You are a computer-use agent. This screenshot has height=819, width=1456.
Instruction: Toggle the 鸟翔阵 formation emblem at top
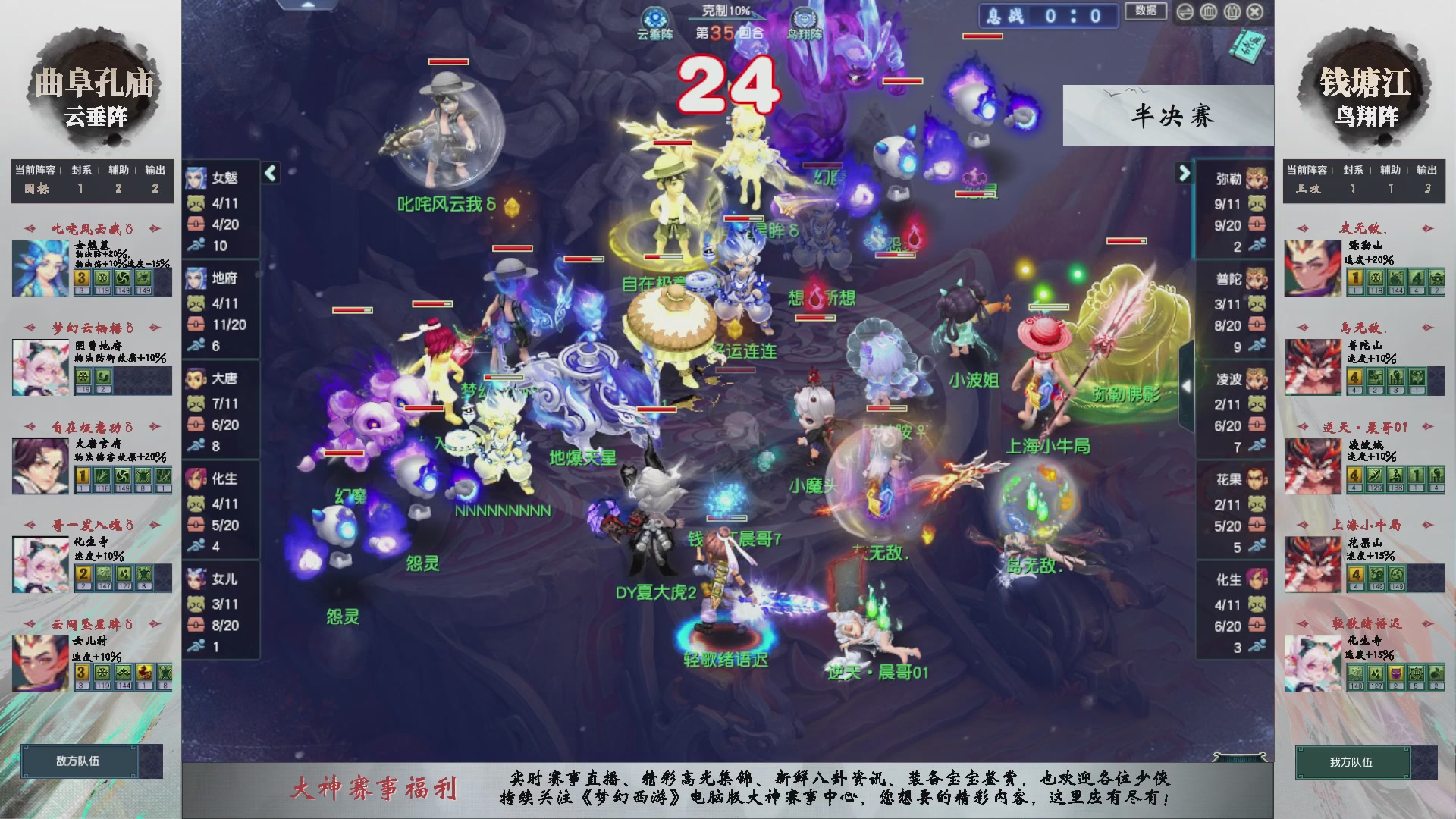coord(806,17)
